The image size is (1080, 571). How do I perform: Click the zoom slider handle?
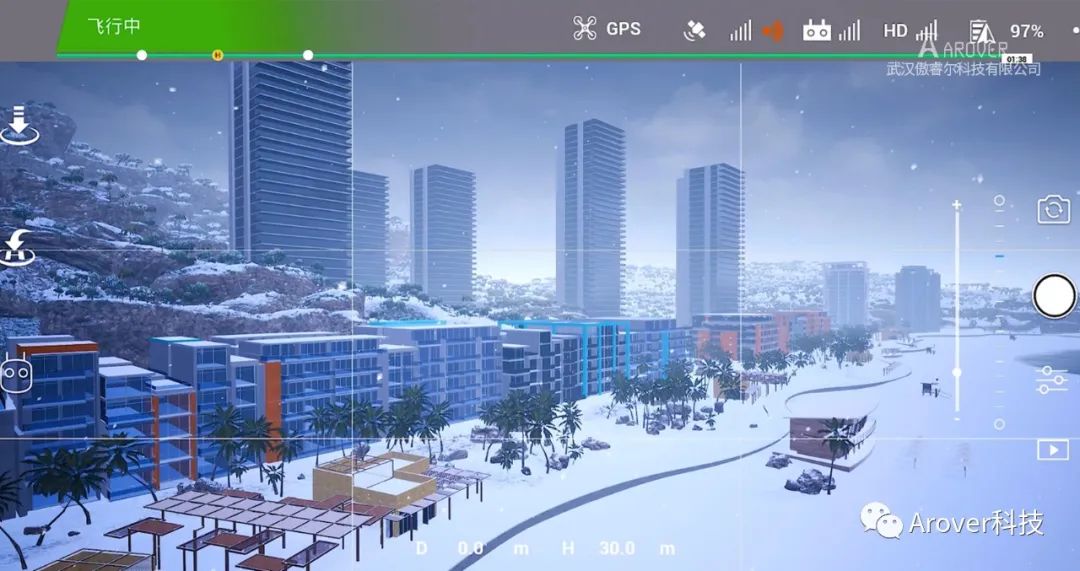tap(957, 372)
